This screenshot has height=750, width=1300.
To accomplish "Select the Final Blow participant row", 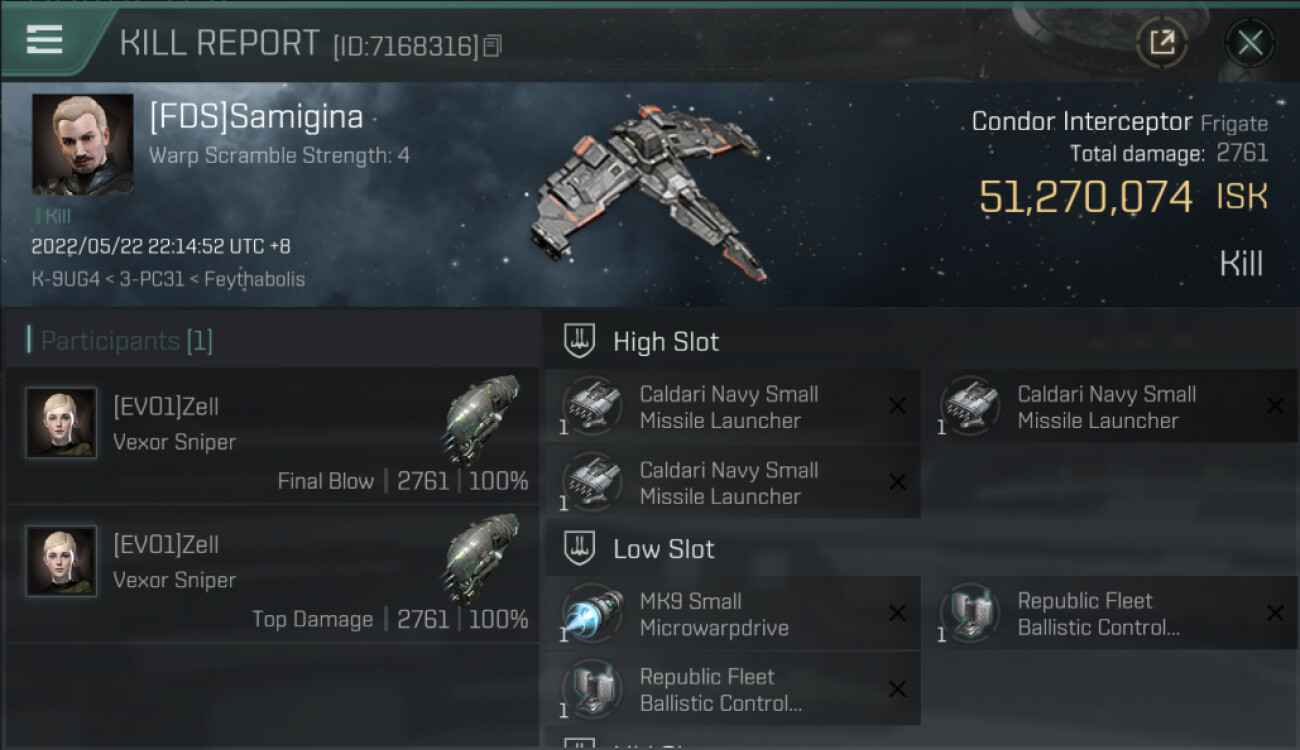I will [272, 436].
